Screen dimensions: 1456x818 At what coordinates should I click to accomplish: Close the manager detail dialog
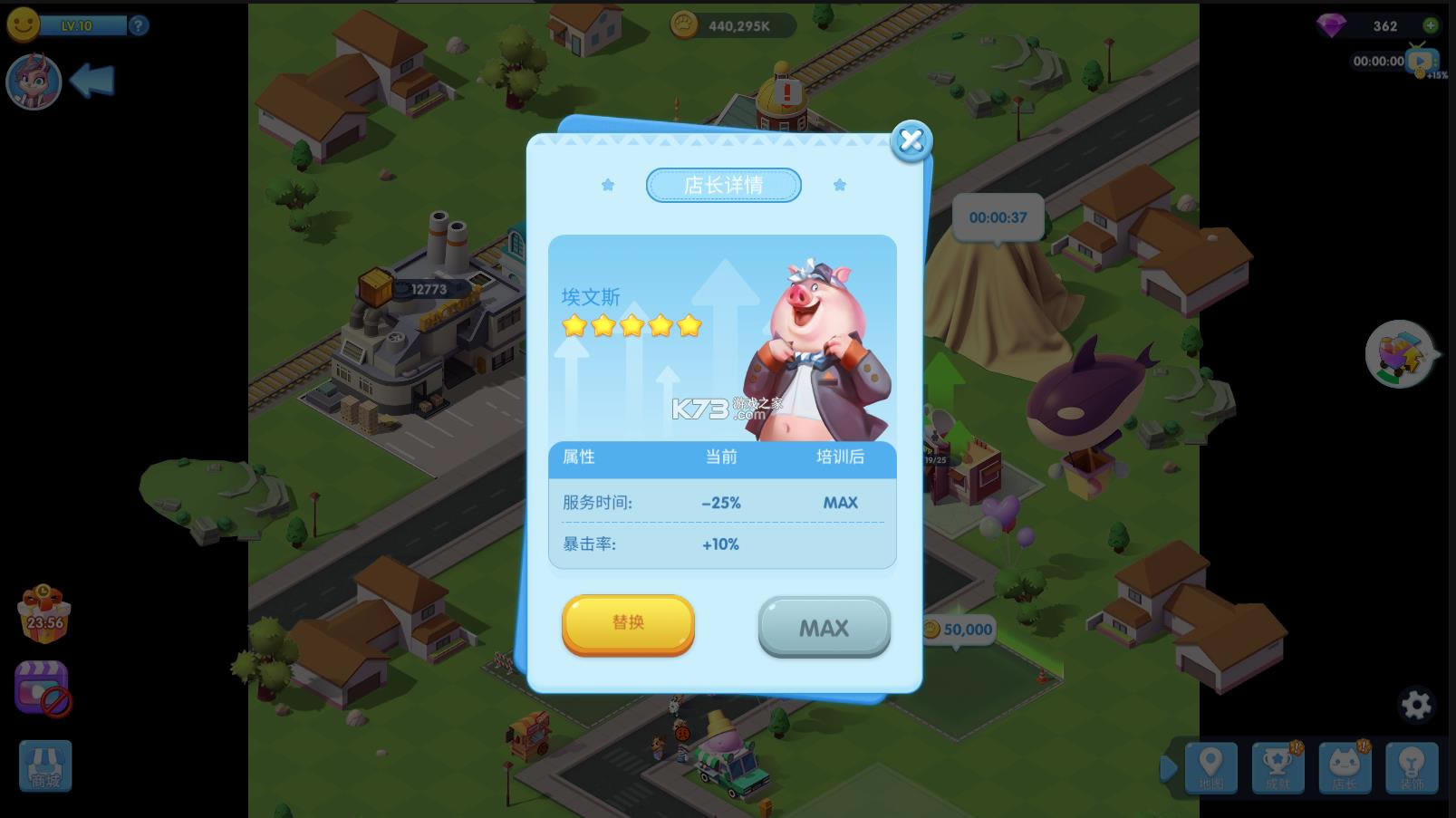[x=911, y=141]
